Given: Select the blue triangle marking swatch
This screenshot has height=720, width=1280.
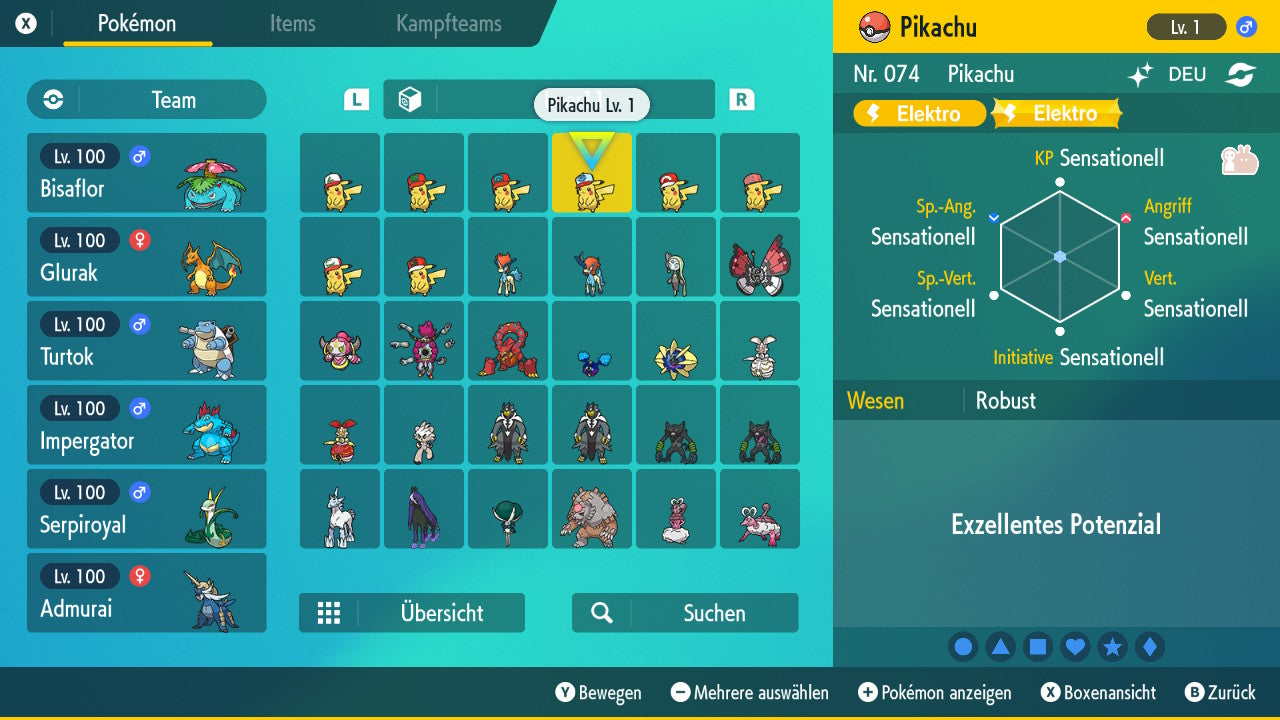Looking at the screenshot, I should coord(1000,646).
